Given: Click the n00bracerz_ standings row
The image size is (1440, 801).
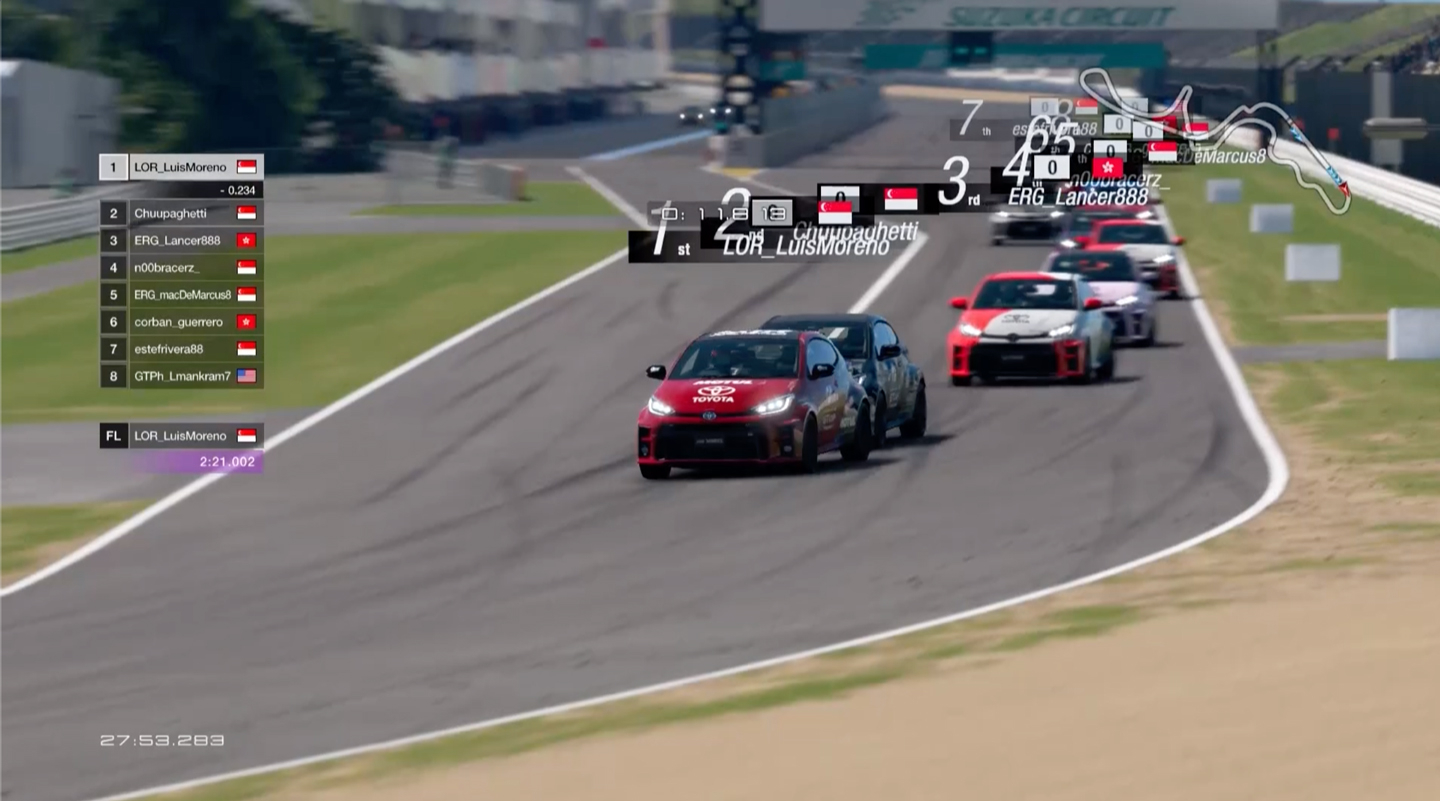Looking at the screenshot, I should coord(181,267).
